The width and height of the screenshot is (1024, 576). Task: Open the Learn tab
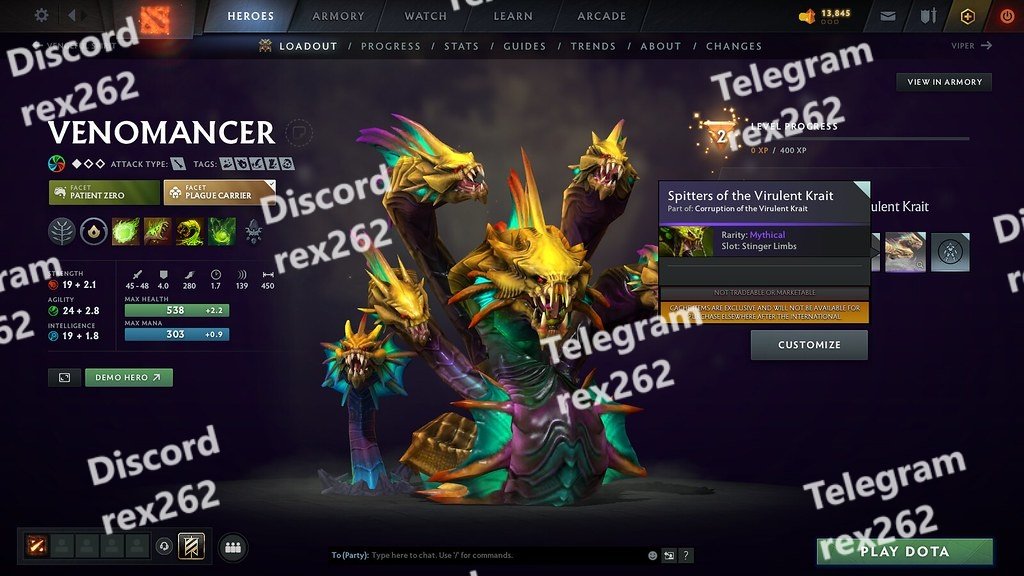[514, 16]
